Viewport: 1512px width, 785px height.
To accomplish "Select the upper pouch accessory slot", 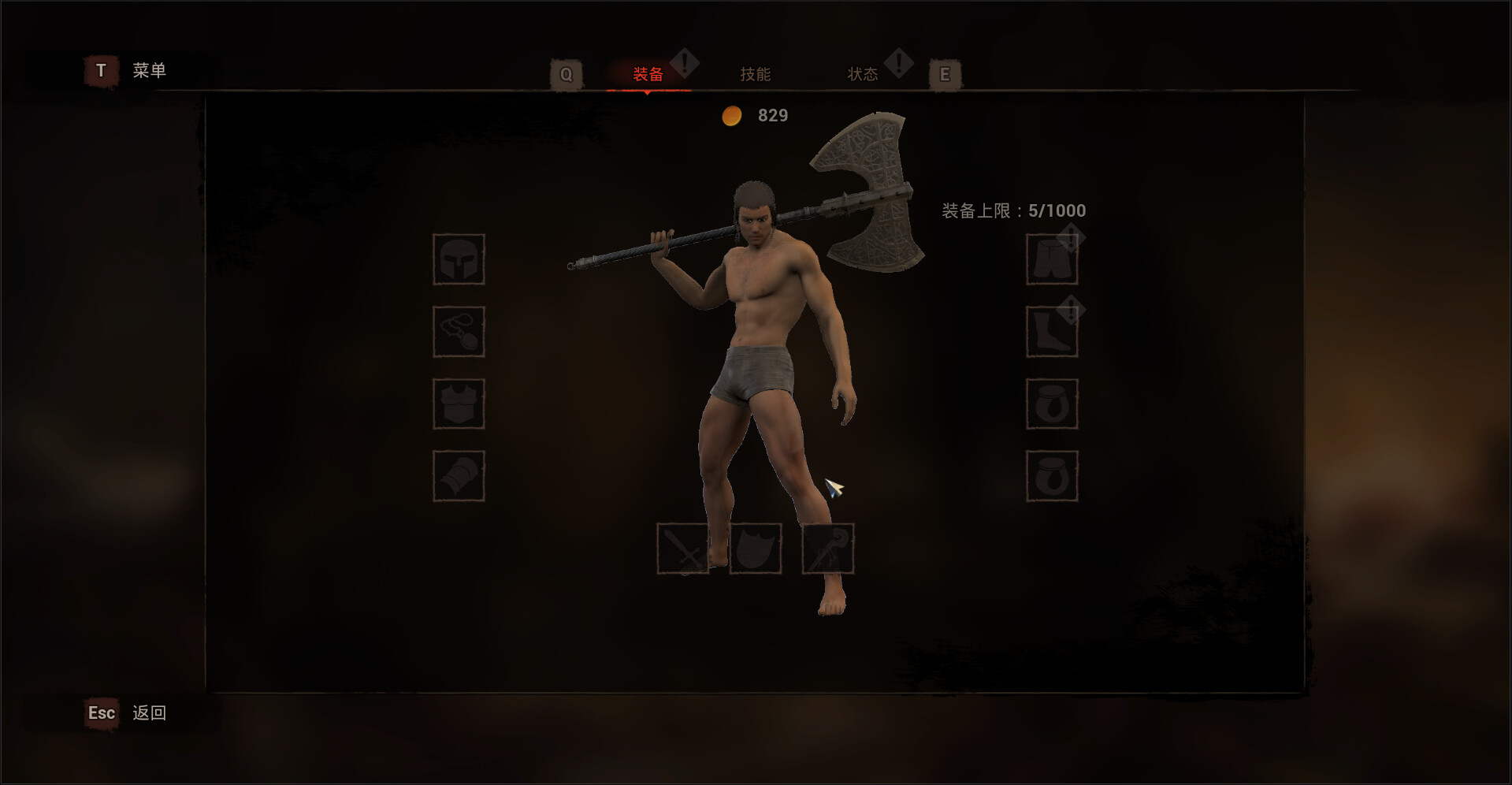I will (1053, 404).
